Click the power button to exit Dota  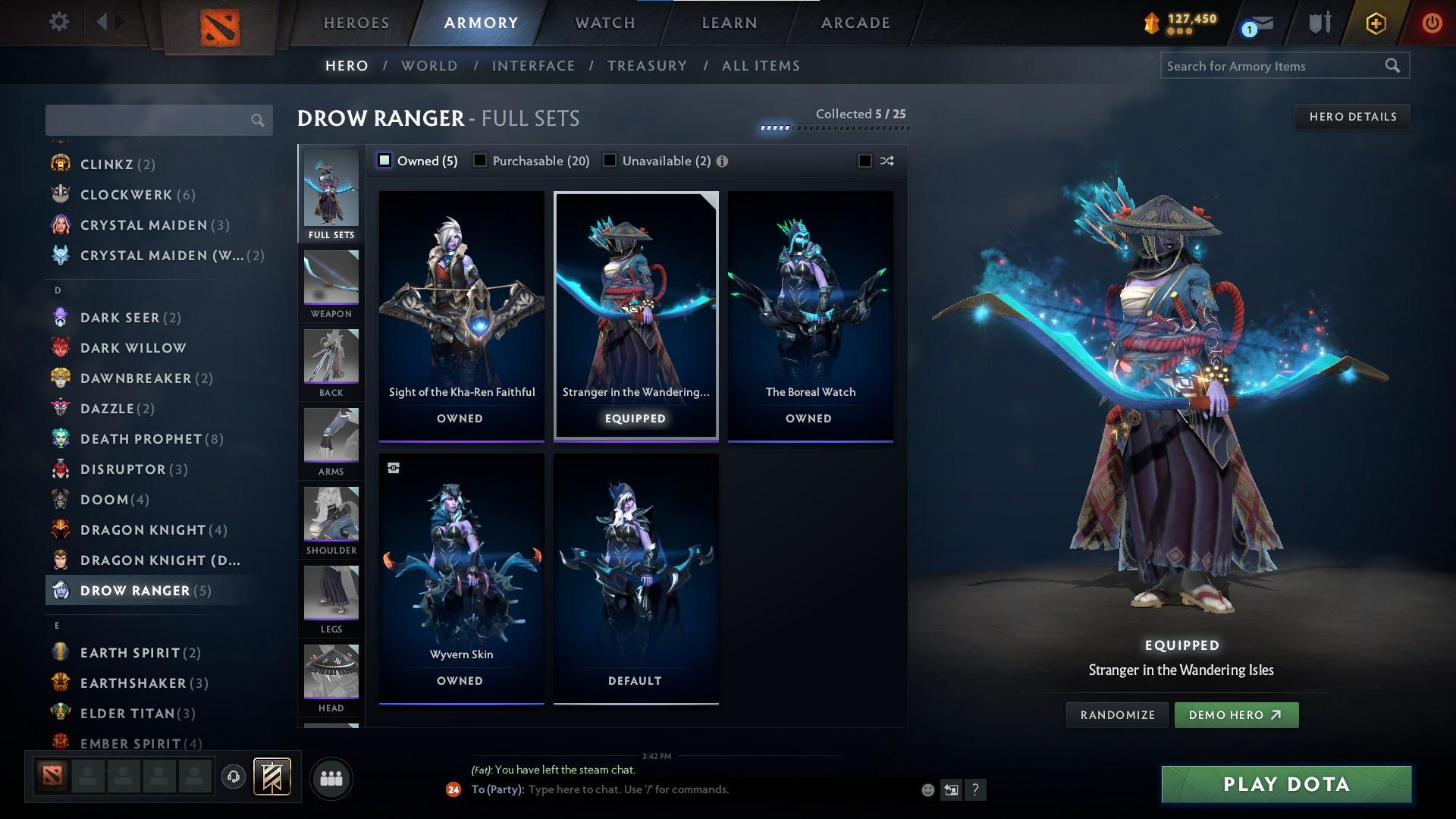coord(1432,23)
